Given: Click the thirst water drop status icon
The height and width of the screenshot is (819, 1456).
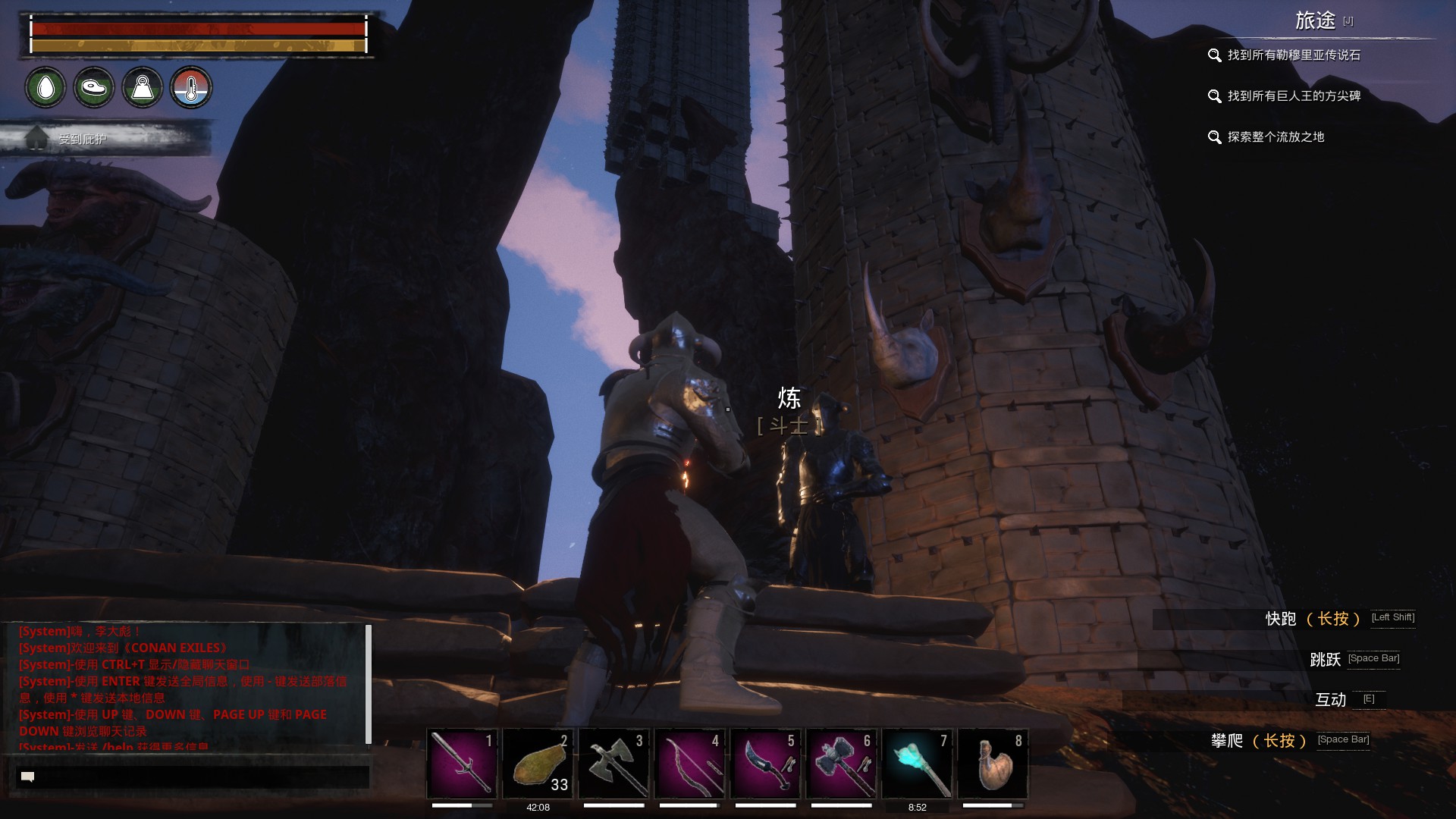Looking at the screenshot, I should [45, 88].
